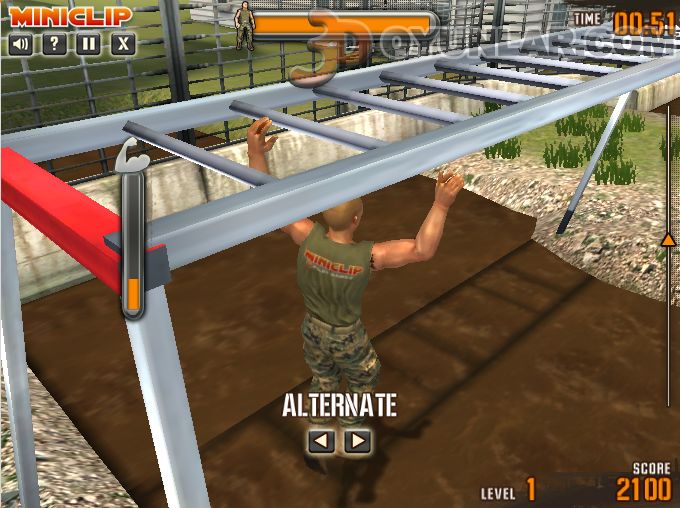680x508 pixels.
Task: Toggle the sound speaker button
Action: [20, 44]
